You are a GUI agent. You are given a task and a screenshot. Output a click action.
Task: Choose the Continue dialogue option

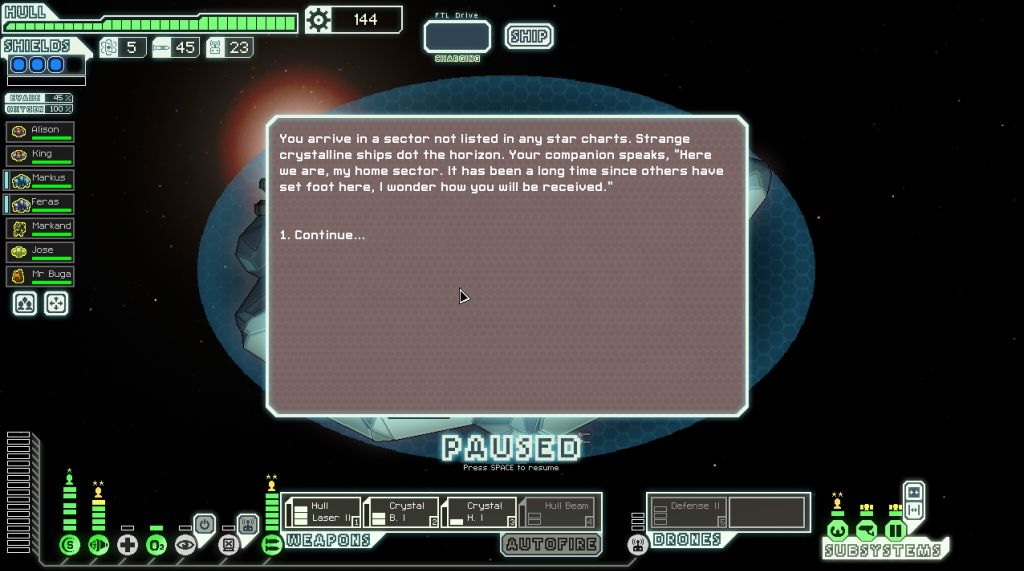323,235
